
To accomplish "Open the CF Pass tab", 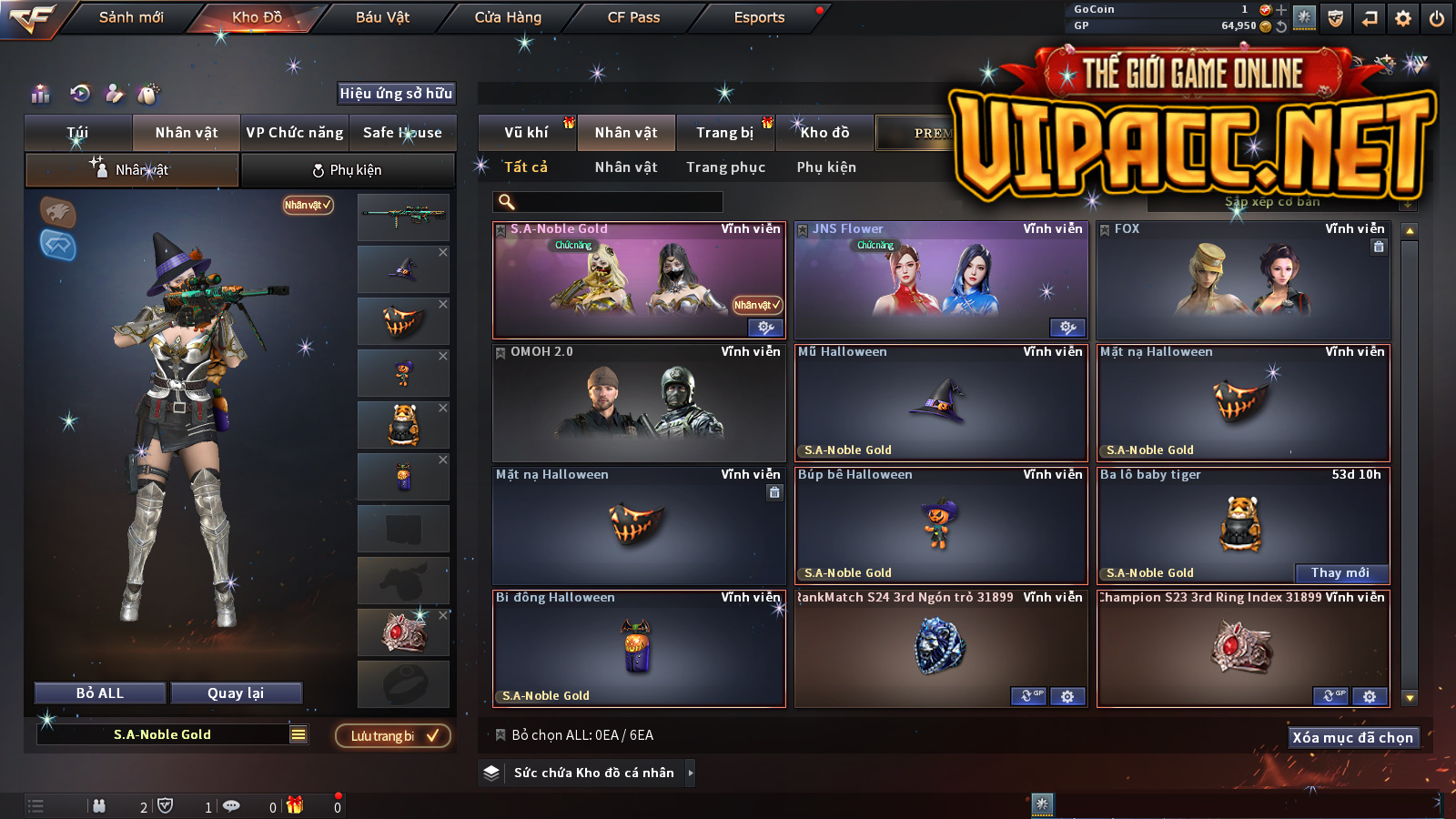I will (x=633, y=17).
